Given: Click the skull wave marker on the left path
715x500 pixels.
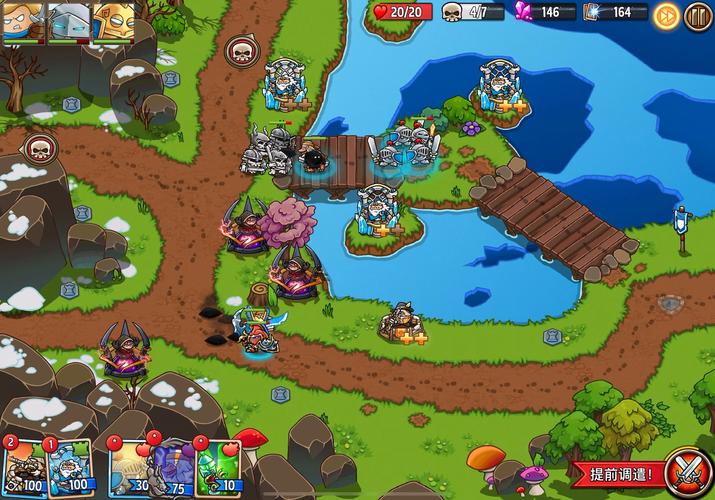Looking at the screenshot, I should click(x=39, y=148).
